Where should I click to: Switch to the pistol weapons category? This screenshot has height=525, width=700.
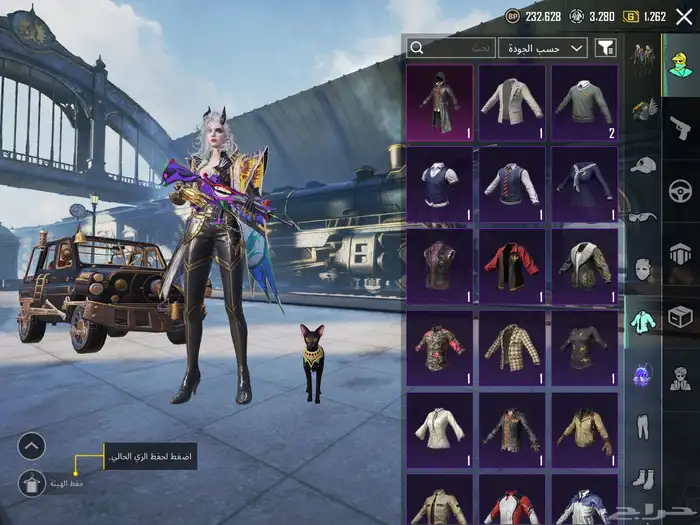coord(680,127)
